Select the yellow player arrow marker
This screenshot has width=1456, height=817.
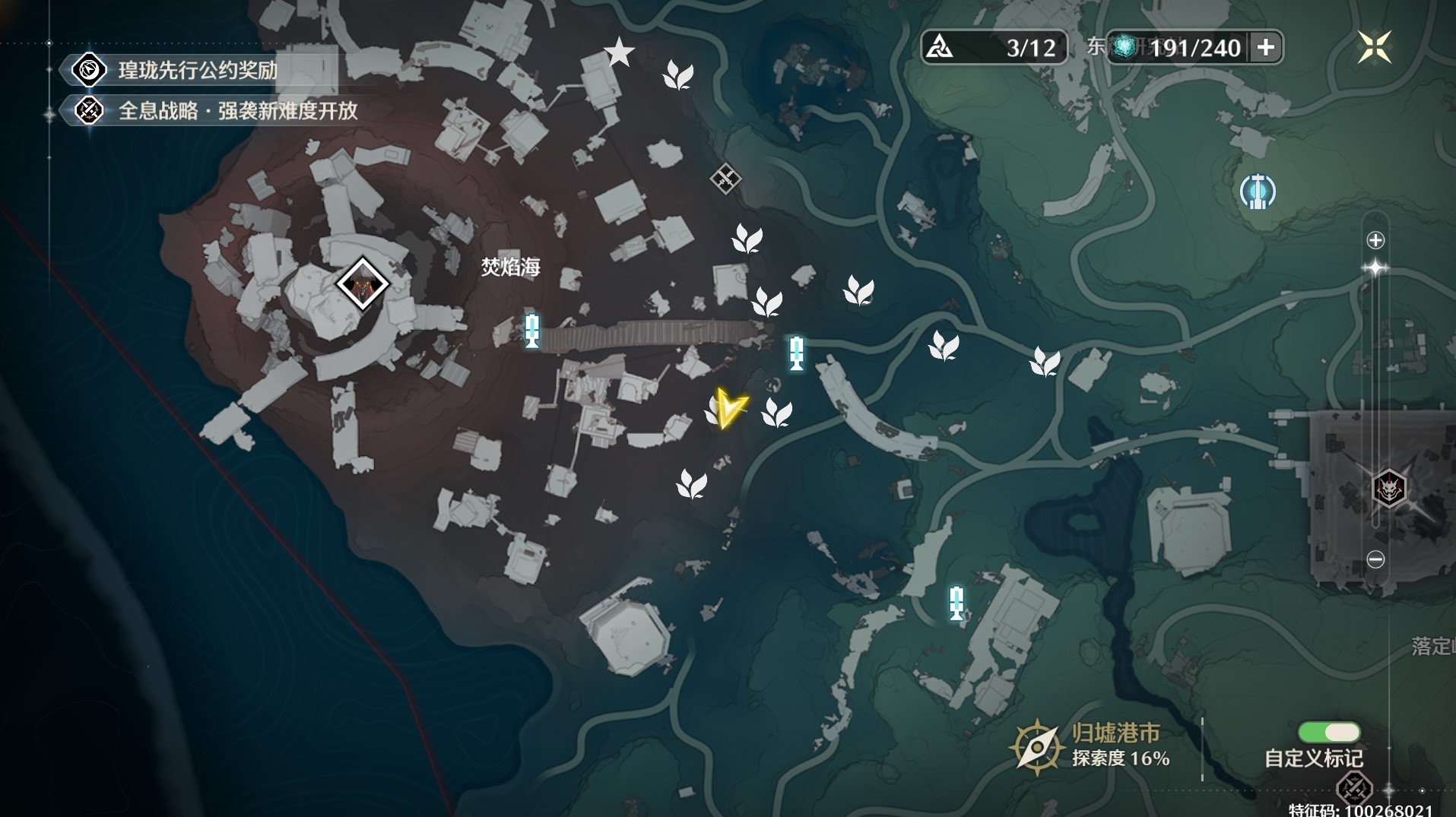coord(729,409)
